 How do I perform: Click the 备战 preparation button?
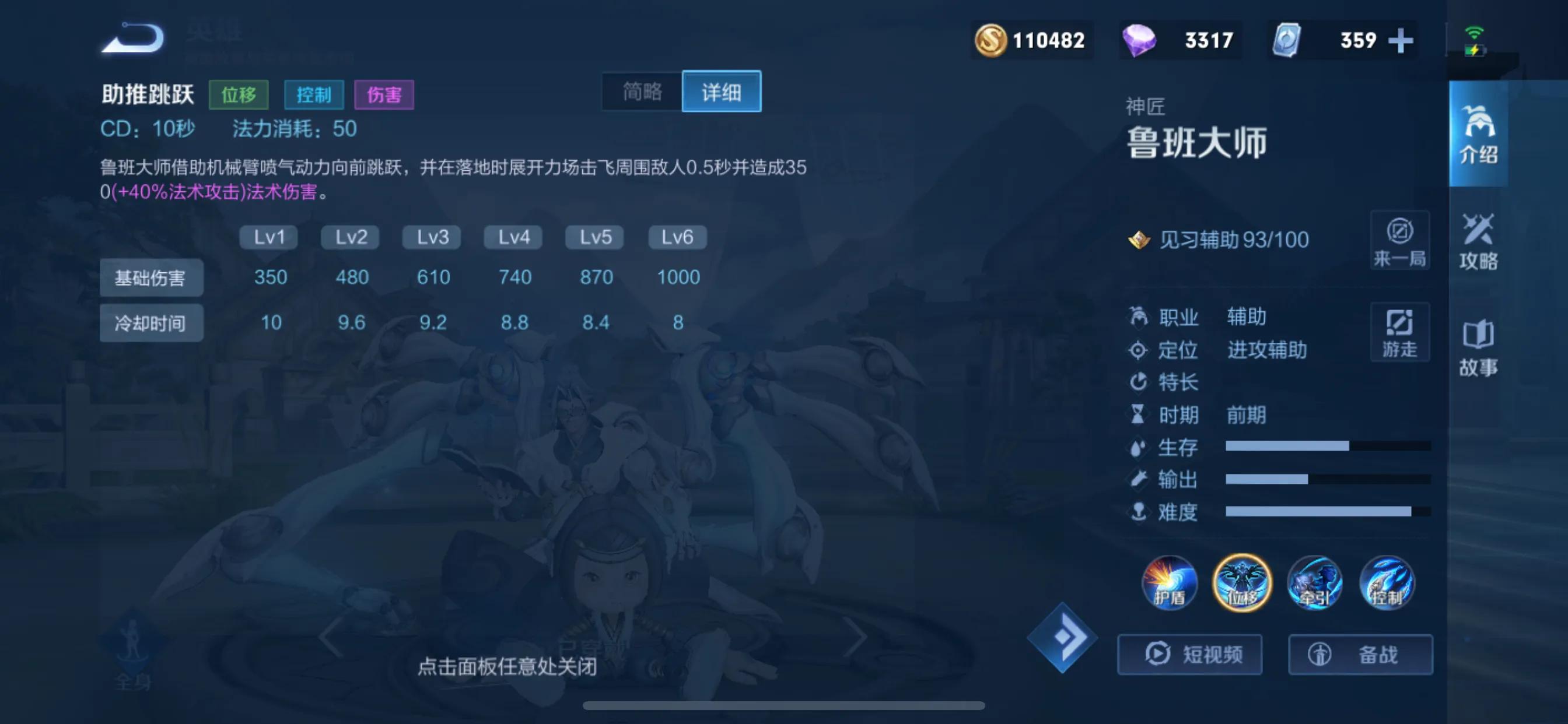pos(1361,655)
